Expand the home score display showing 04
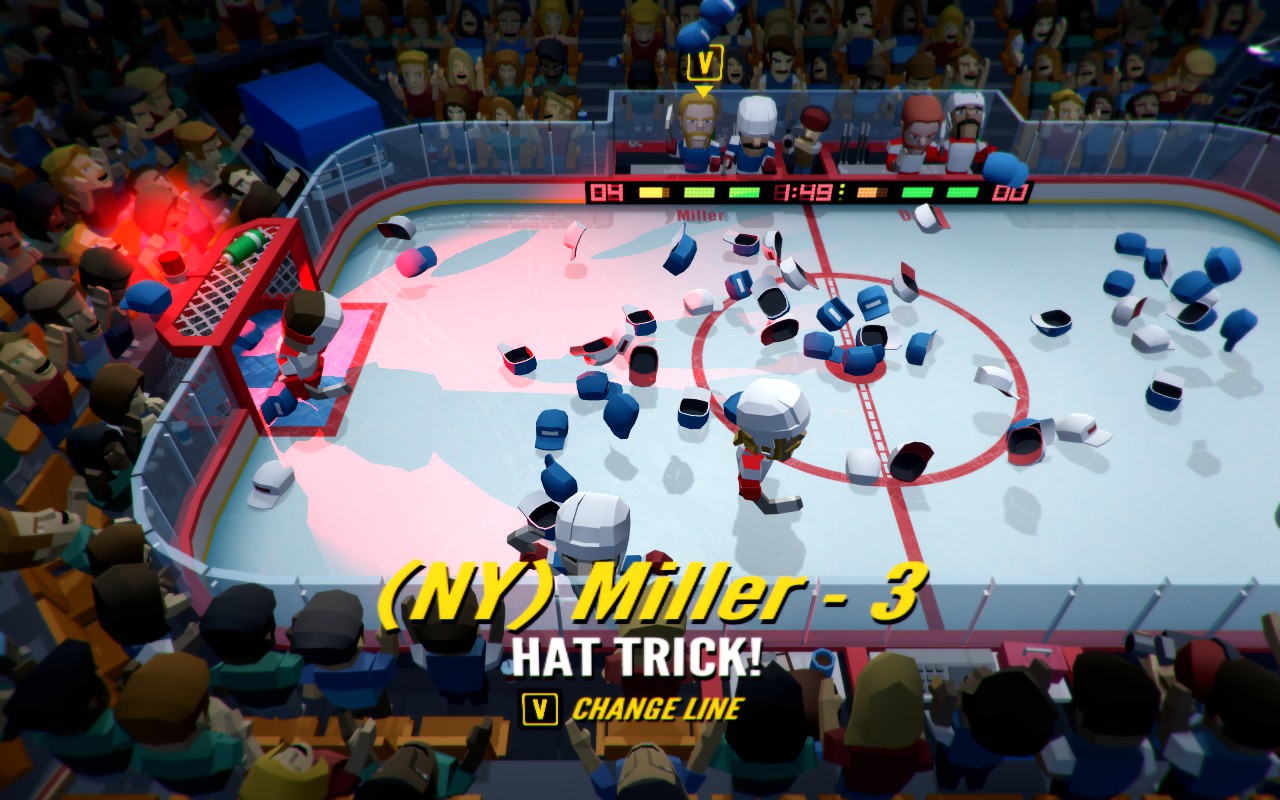The width and height of the screenshot is (1280, 800). coord(606,192)
